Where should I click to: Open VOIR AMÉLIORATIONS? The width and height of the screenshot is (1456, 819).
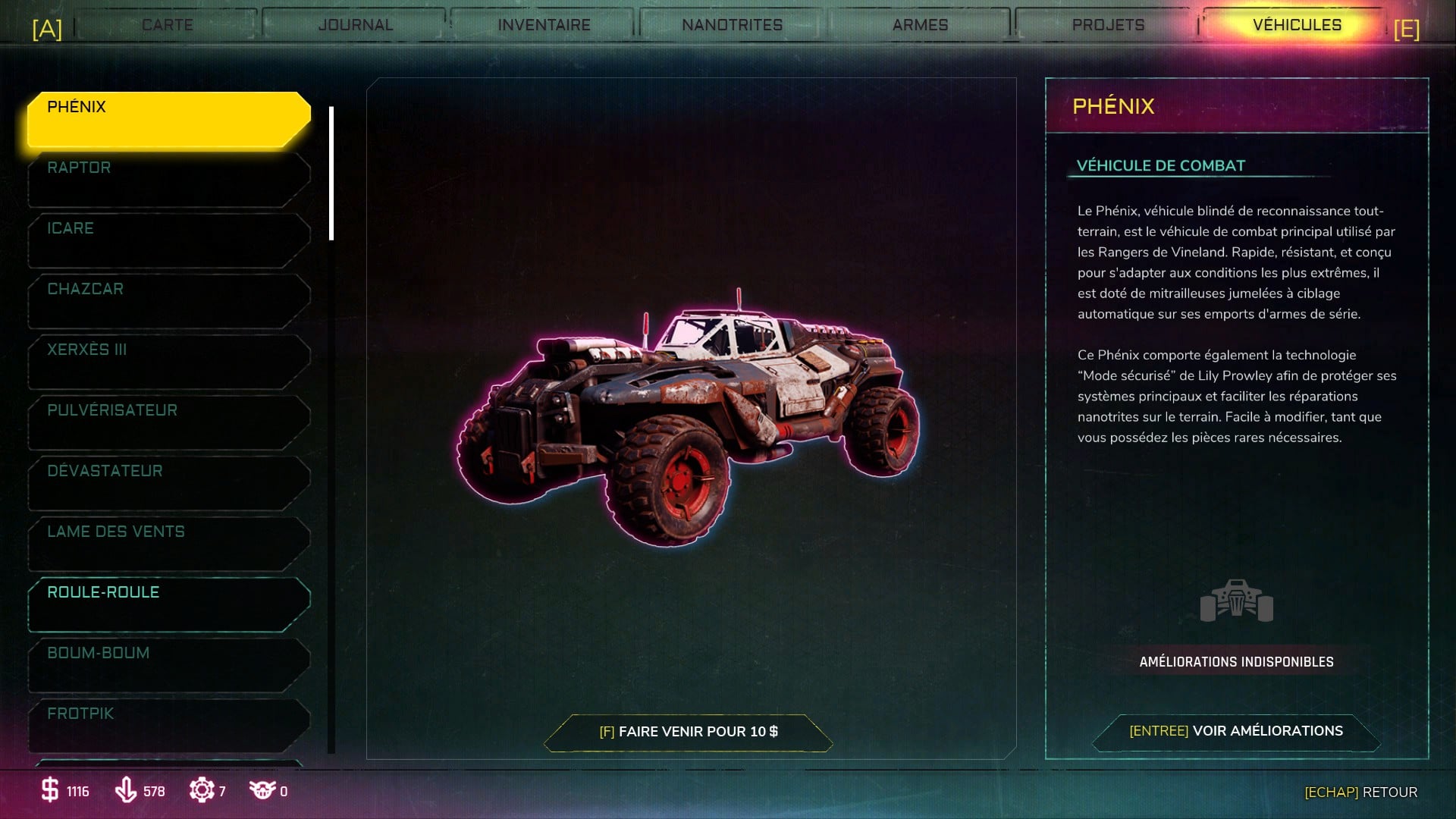[1235, 731]
